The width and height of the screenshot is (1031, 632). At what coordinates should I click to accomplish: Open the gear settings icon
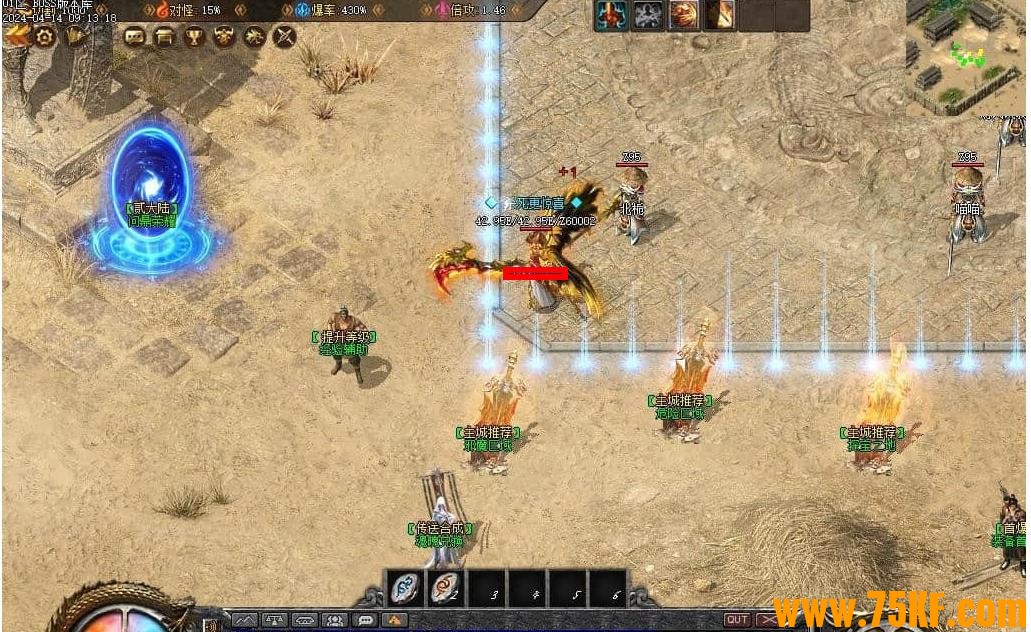point(45,36)
